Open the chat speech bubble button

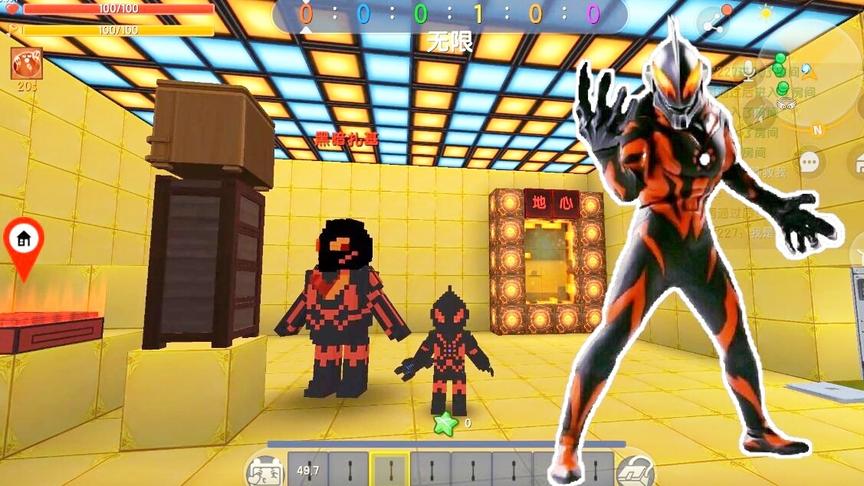tap(807, 161)
